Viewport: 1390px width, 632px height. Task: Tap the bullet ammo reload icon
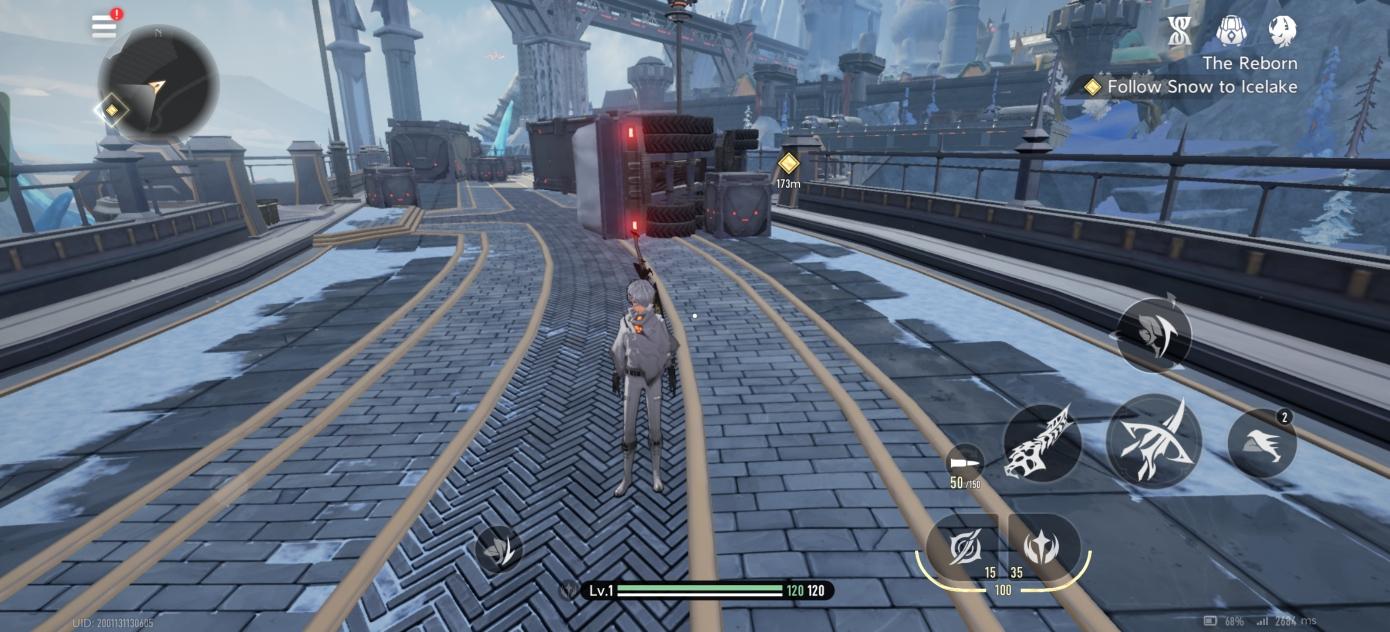[965, 461]
